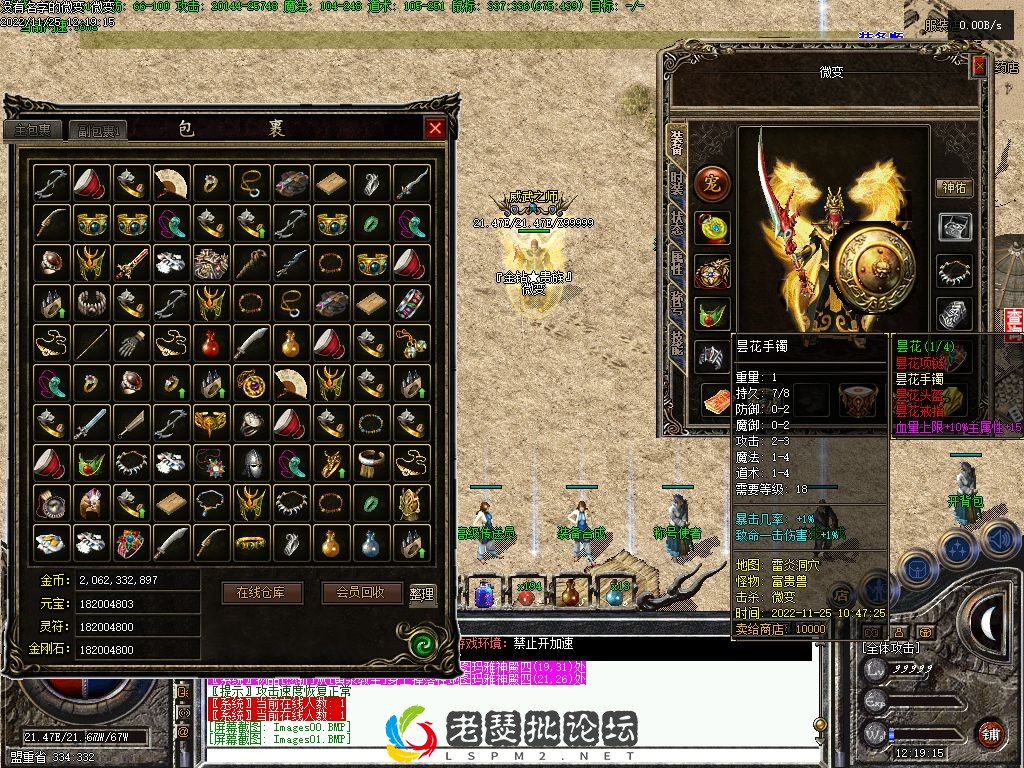This screenshot has width=1024, height=768.
Task: Click the green swirl button in the bag
Action: pyautogui.click(x=426, y=639)
